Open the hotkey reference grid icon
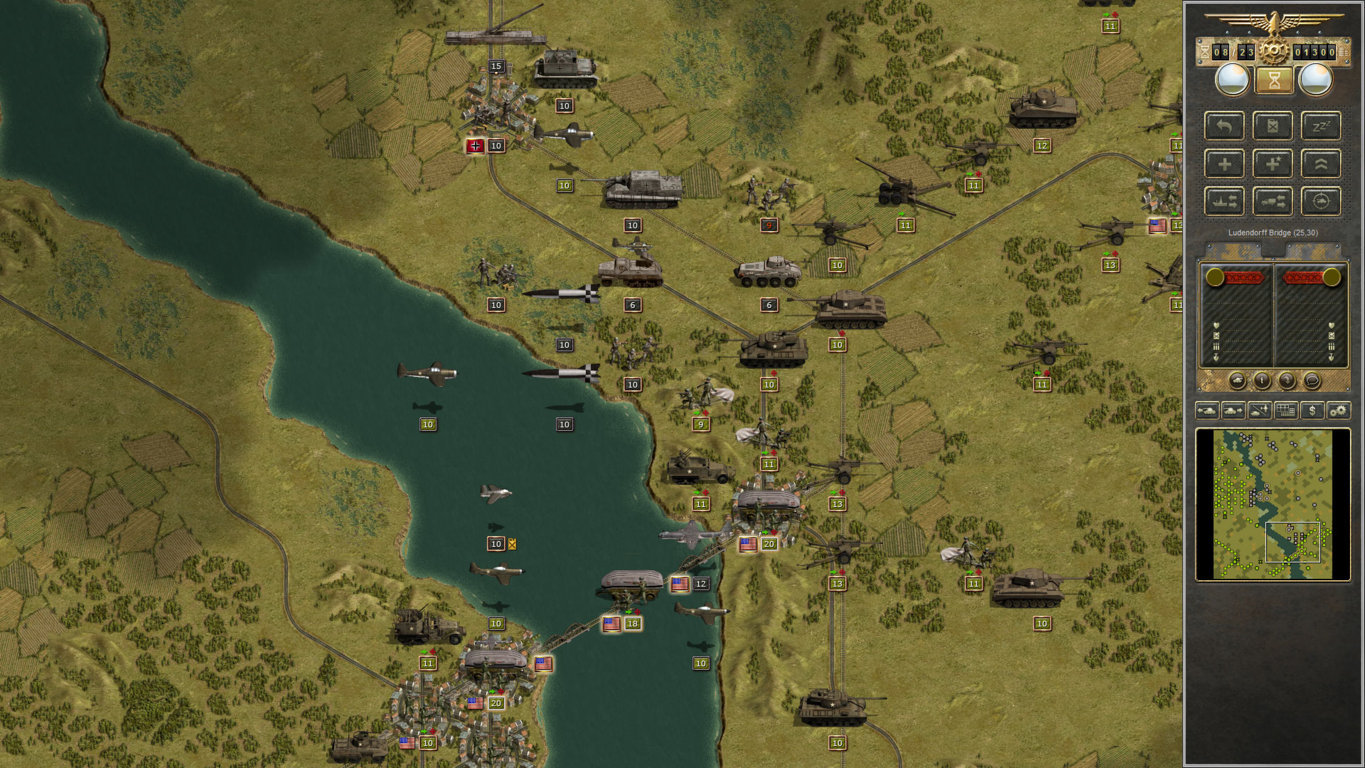This screenshot has height=768, width=1365. (x=1286, y=410)
